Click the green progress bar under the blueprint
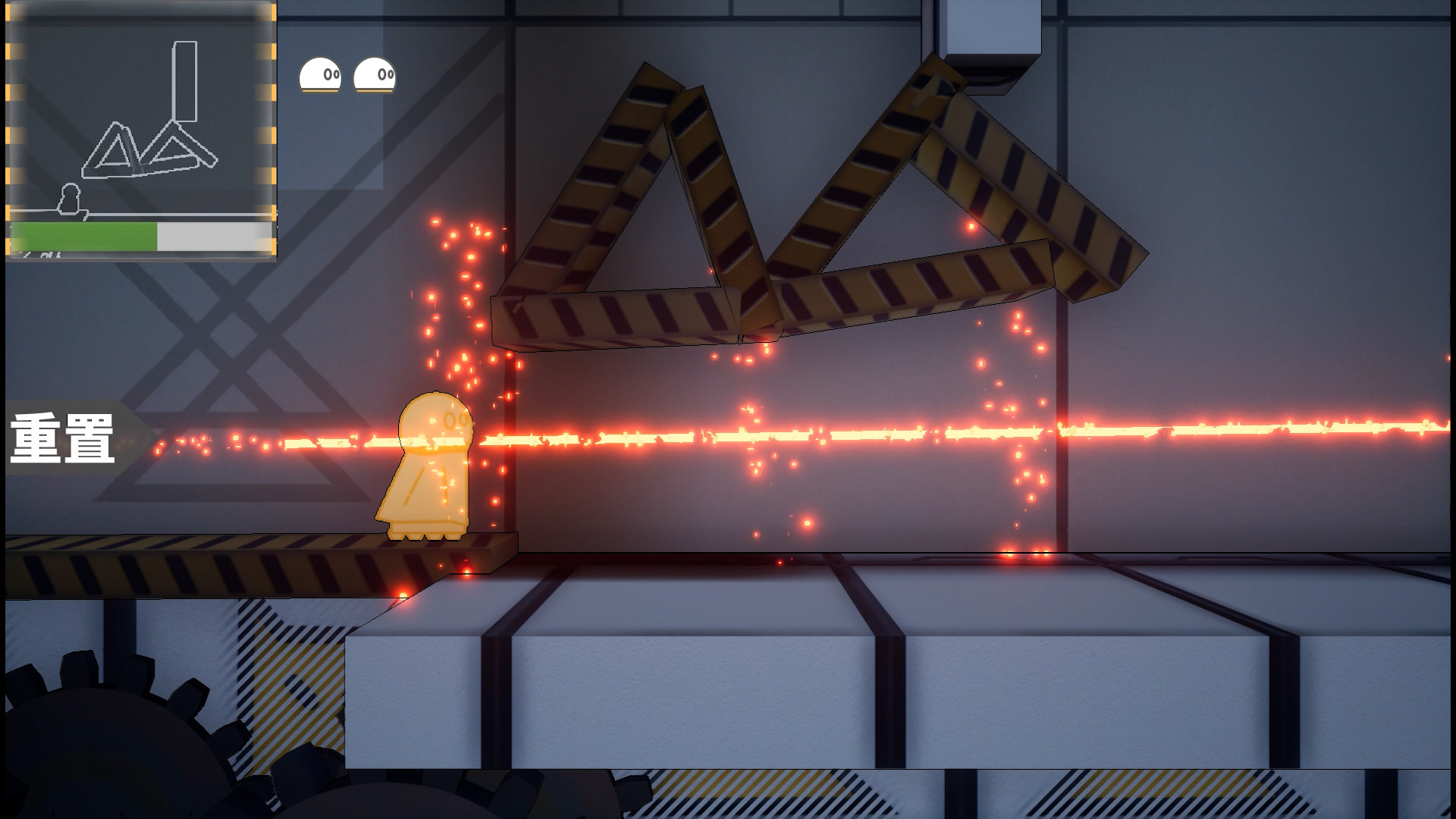Image resolution: width=1456 pixels, height=819 pixels. click(x=83, y=237)
